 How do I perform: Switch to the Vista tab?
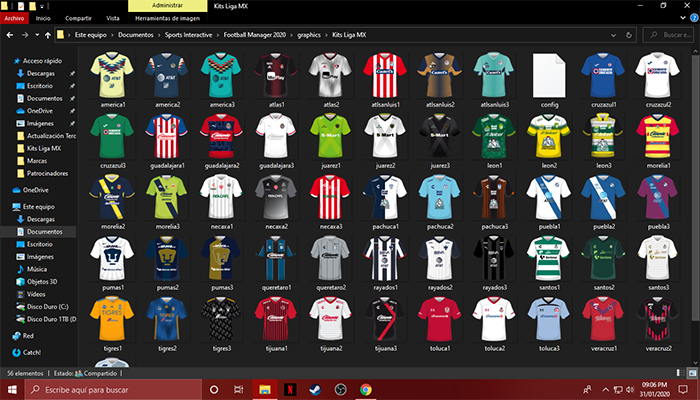coord(113,18)
